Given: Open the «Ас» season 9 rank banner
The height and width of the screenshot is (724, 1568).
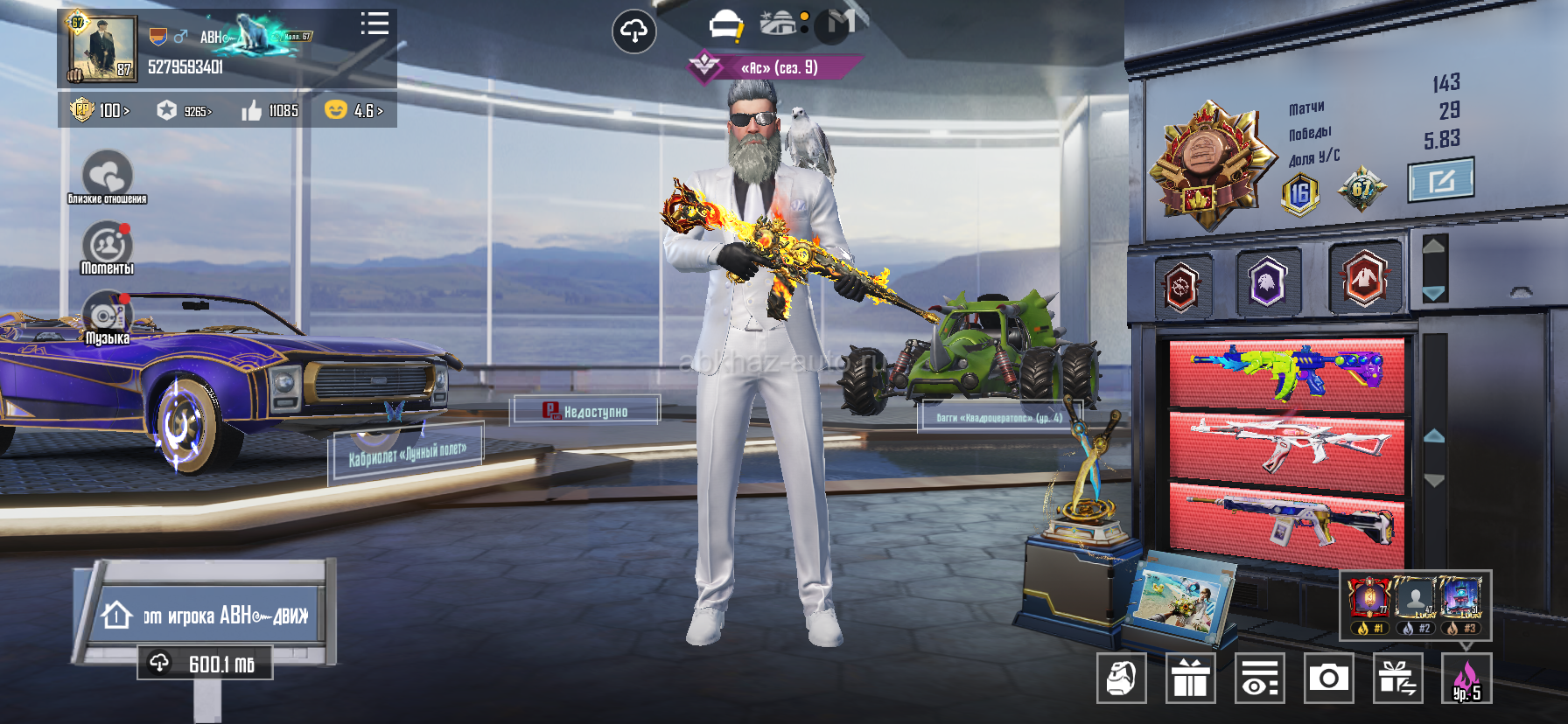Looking at the screenshot, I should coord(775,67).
